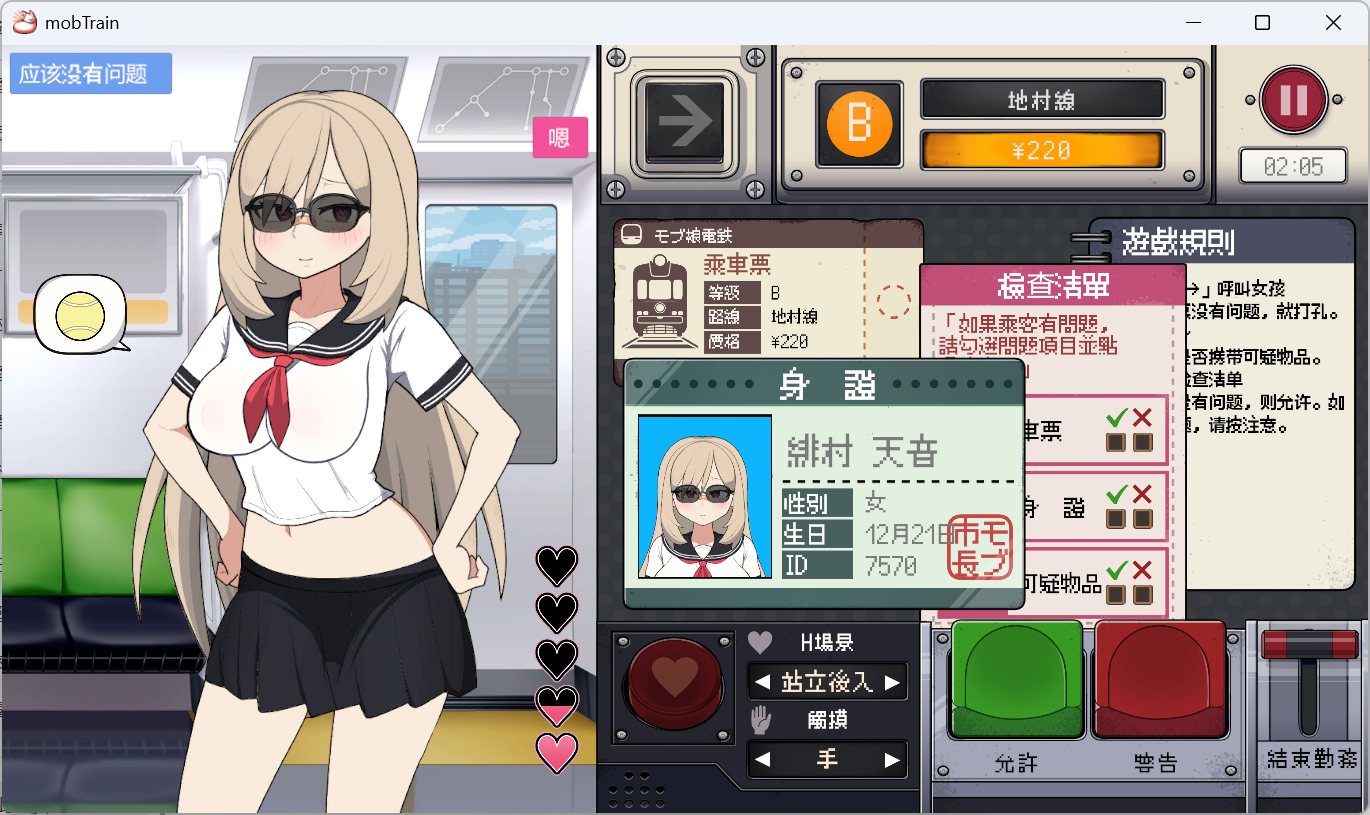
Task: Click the orange pause icon button
Action: coord(1293,100)
